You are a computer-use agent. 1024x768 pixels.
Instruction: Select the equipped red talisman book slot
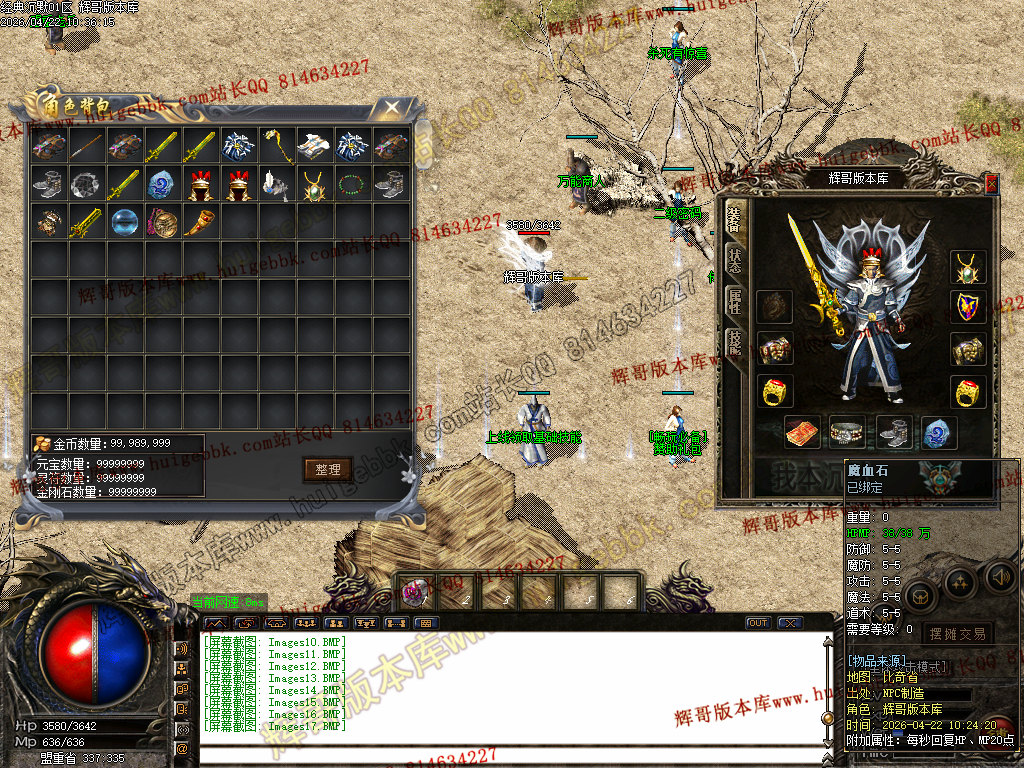coord(802,433)
